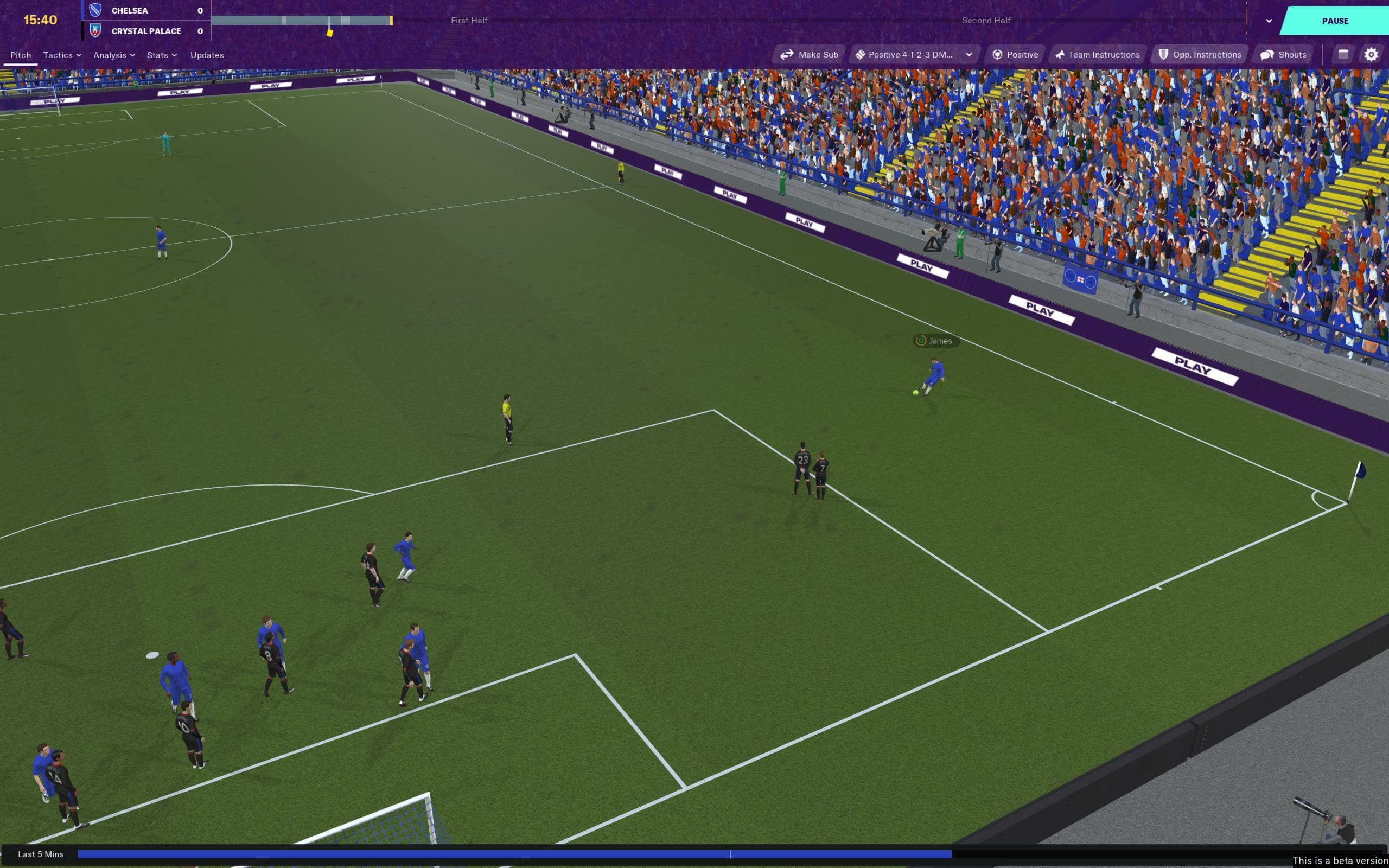This screenshot has width=1389, height=868.
Task: Open Opp. Instructions panel
Action: pyautogui.click(x=1199, y=54)
